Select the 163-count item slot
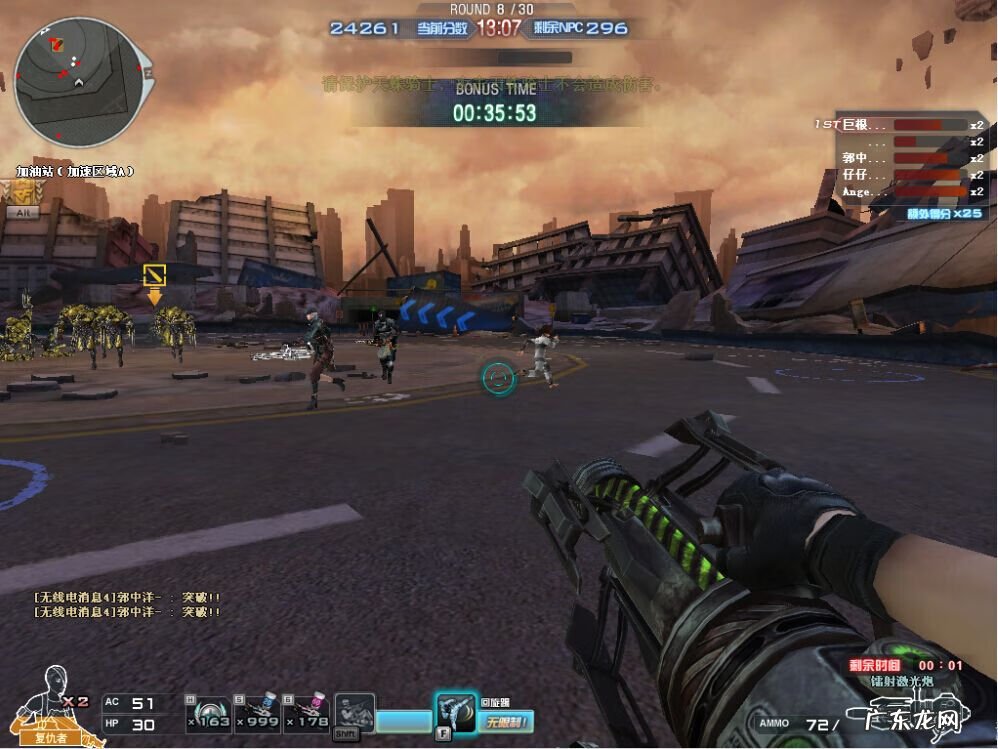 pos(207,711)
